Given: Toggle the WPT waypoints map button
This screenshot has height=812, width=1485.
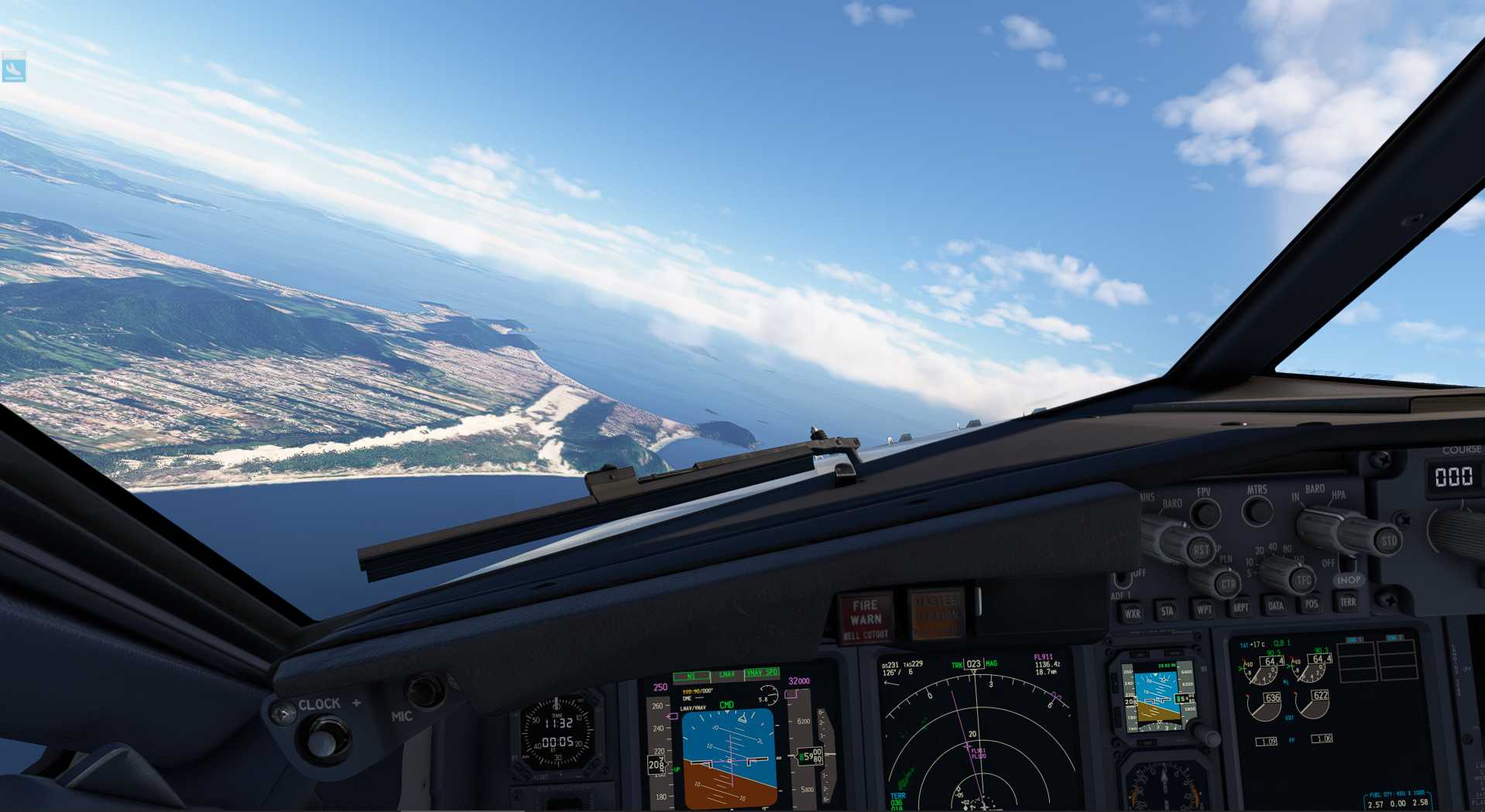Looking at the screenshot, I should (x=1204, y=609).
